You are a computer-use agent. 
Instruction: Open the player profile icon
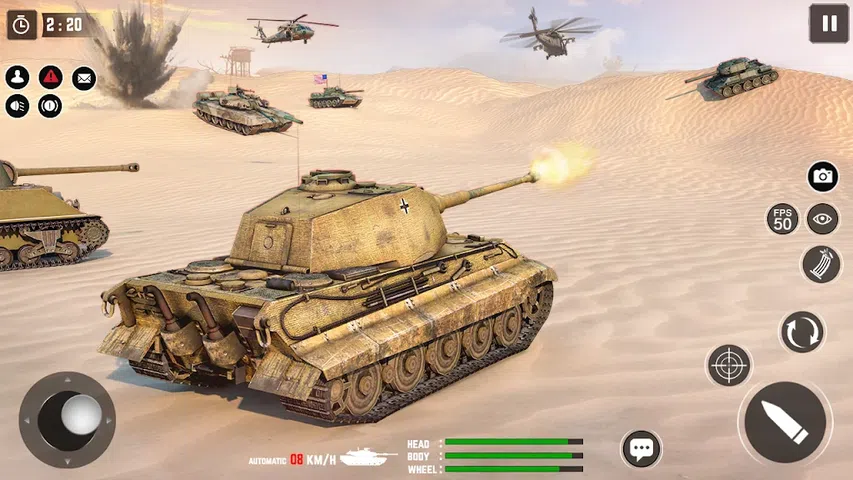17,77
